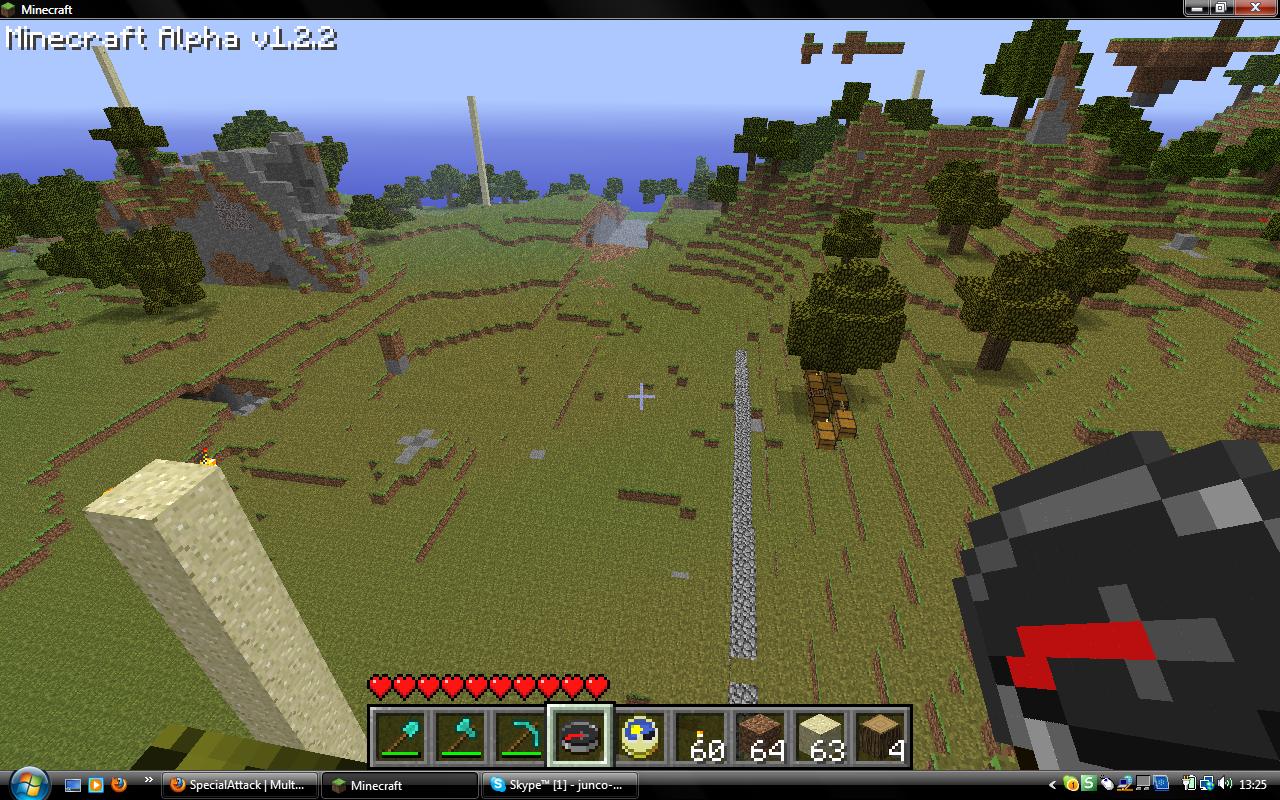
Task: Select the sand block stack of 63
Action: [821, 738]
